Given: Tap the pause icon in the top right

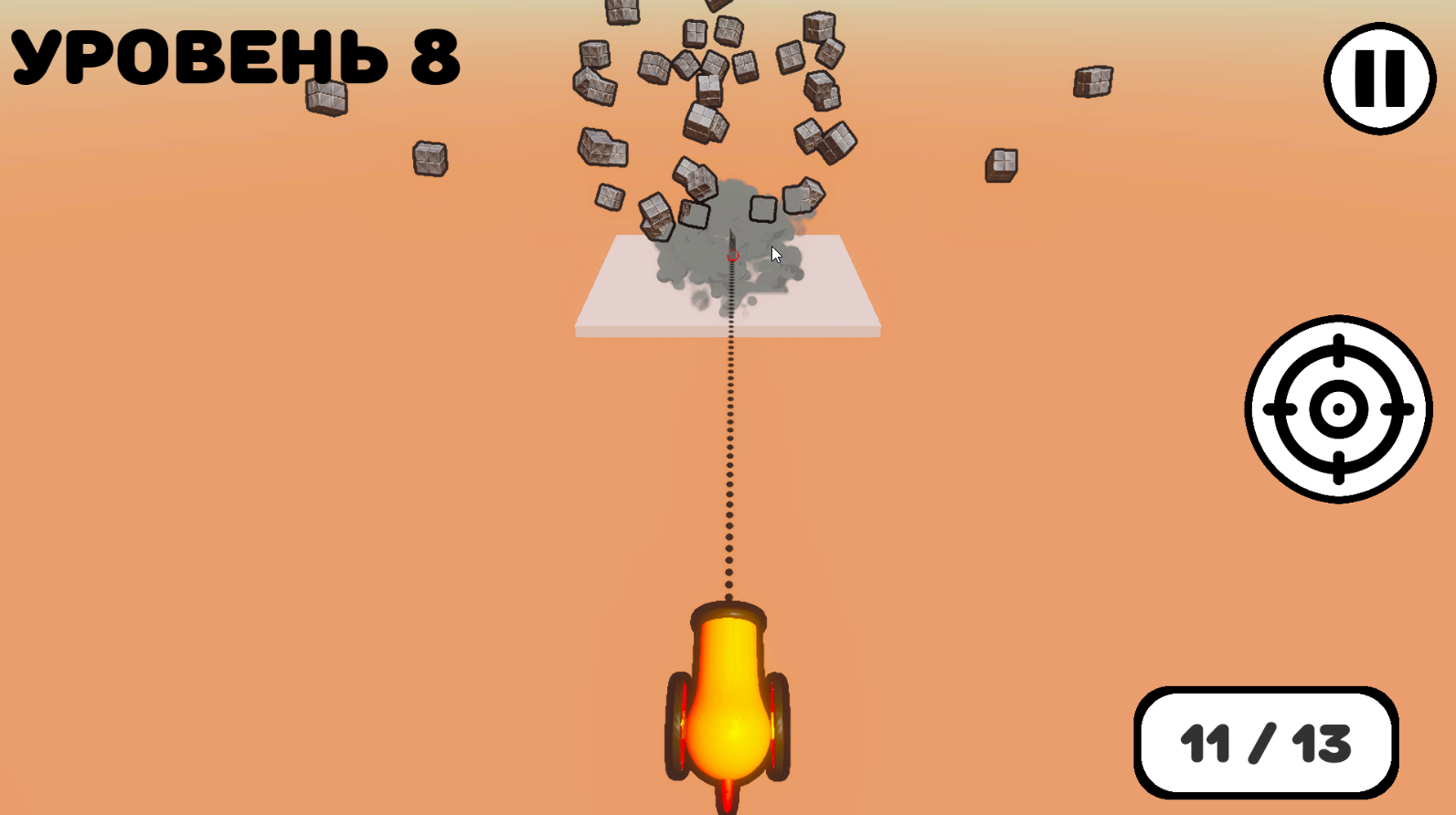Looking at the screenshot, I should pos(1380,78).
